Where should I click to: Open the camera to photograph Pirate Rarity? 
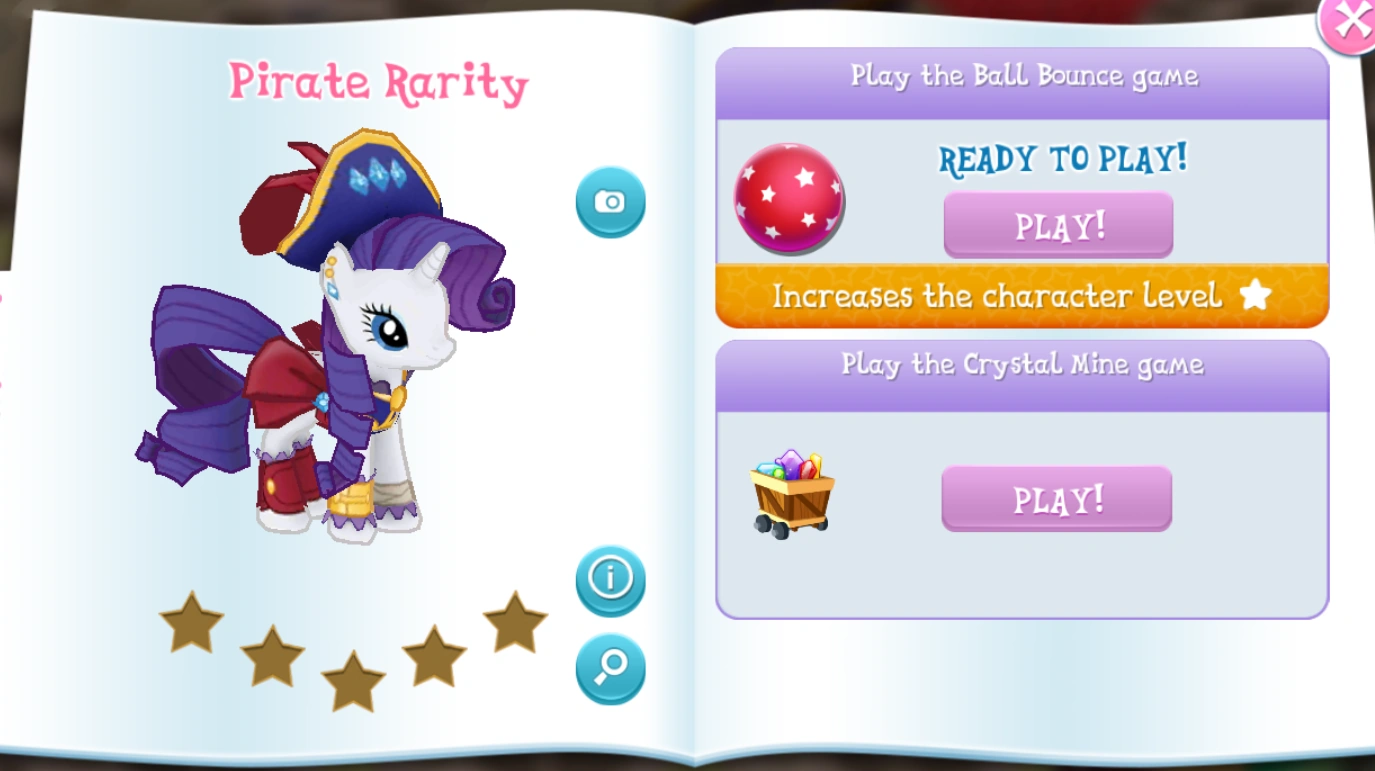coord(610,200)
